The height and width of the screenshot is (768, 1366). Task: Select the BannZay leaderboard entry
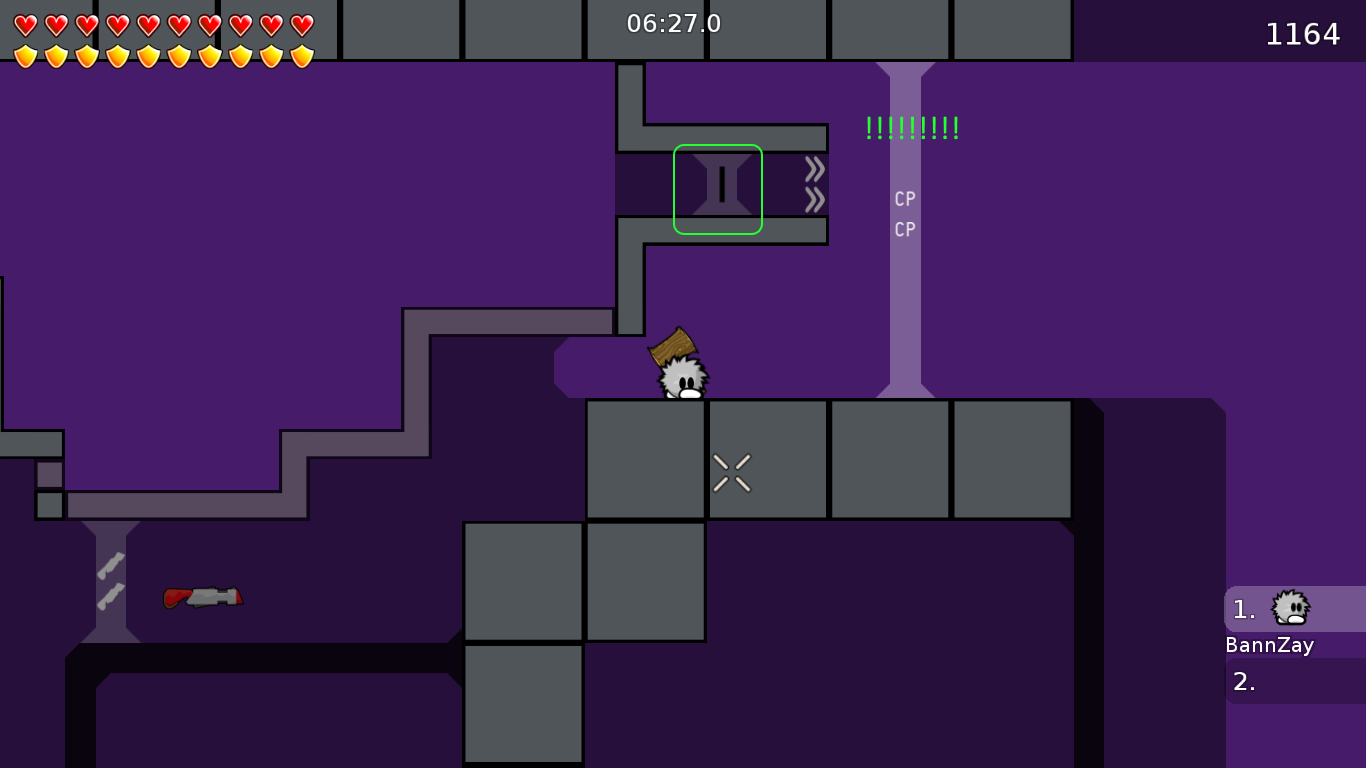[x=1270, y=645]
